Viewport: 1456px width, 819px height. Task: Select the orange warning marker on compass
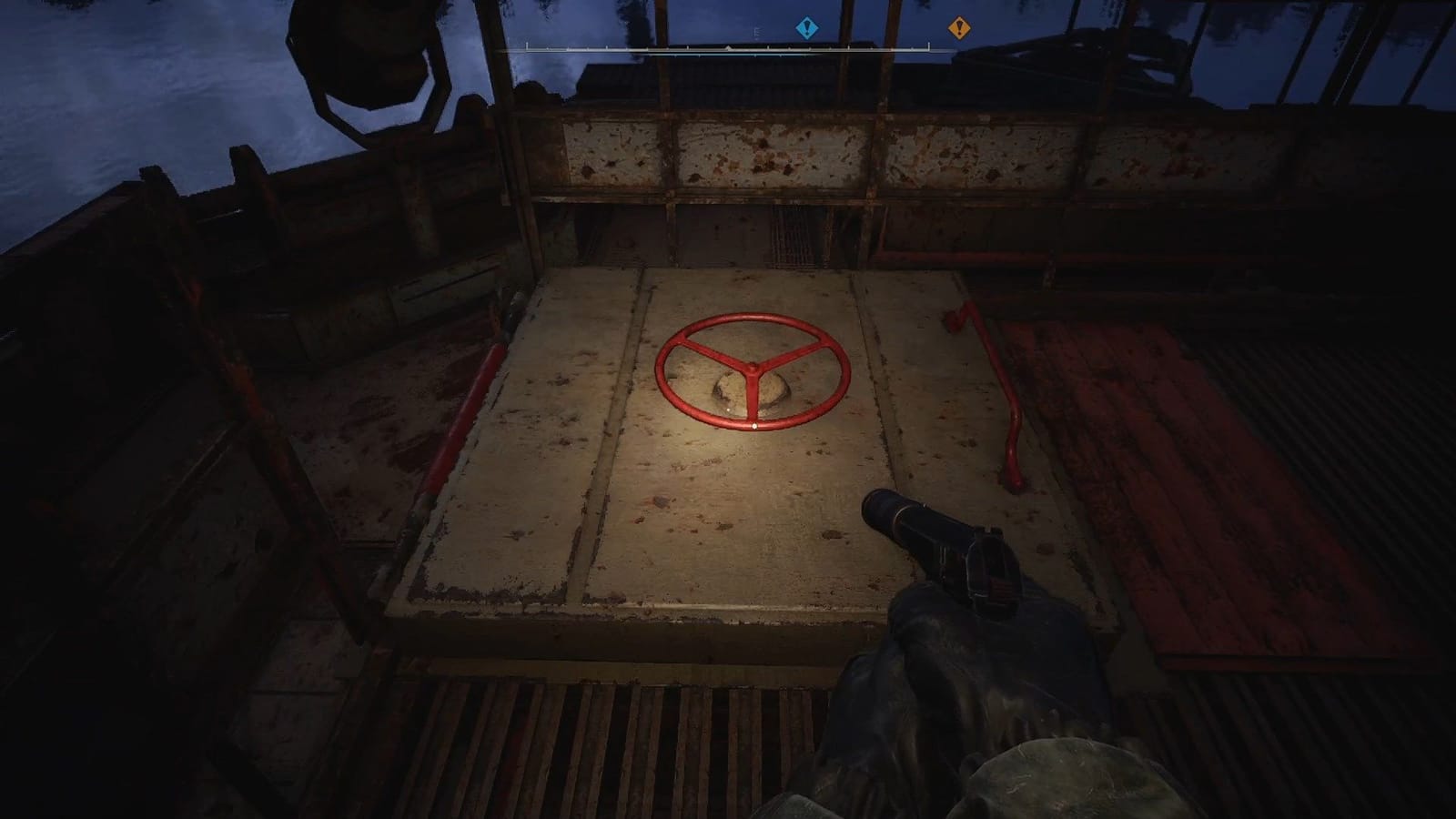(x=958, y=27)
